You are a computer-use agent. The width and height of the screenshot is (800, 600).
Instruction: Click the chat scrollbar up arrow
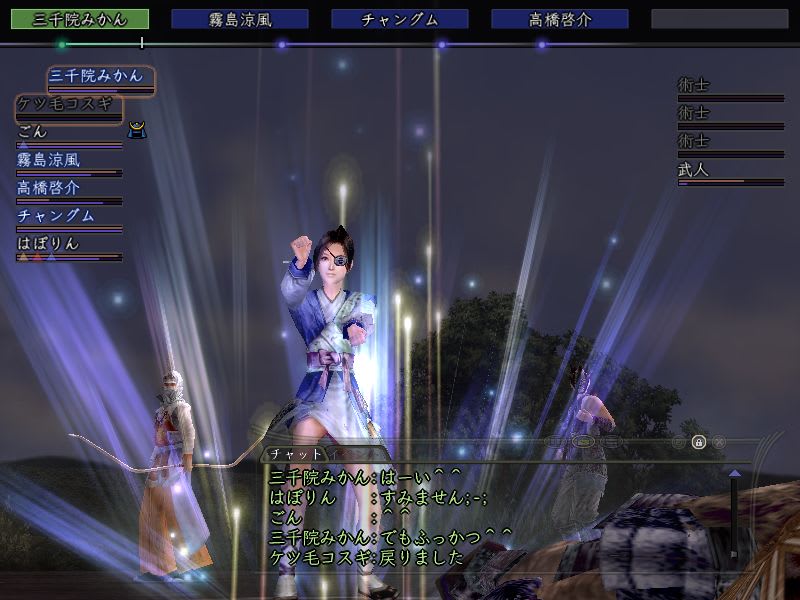pos(735,473)
